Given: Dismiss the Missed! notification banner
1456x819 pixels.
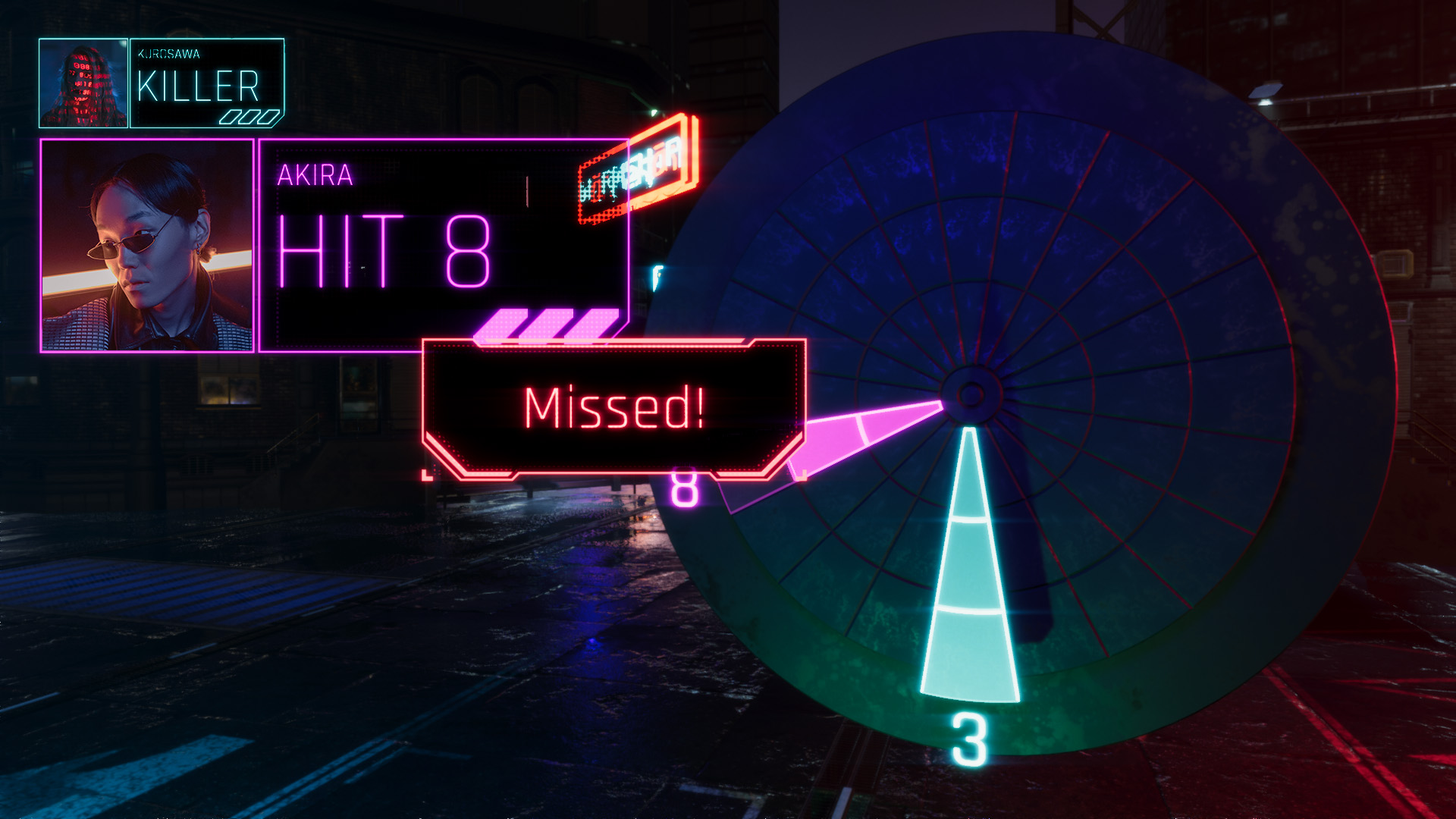Looking at the screenshot, I should click(613, 408).
